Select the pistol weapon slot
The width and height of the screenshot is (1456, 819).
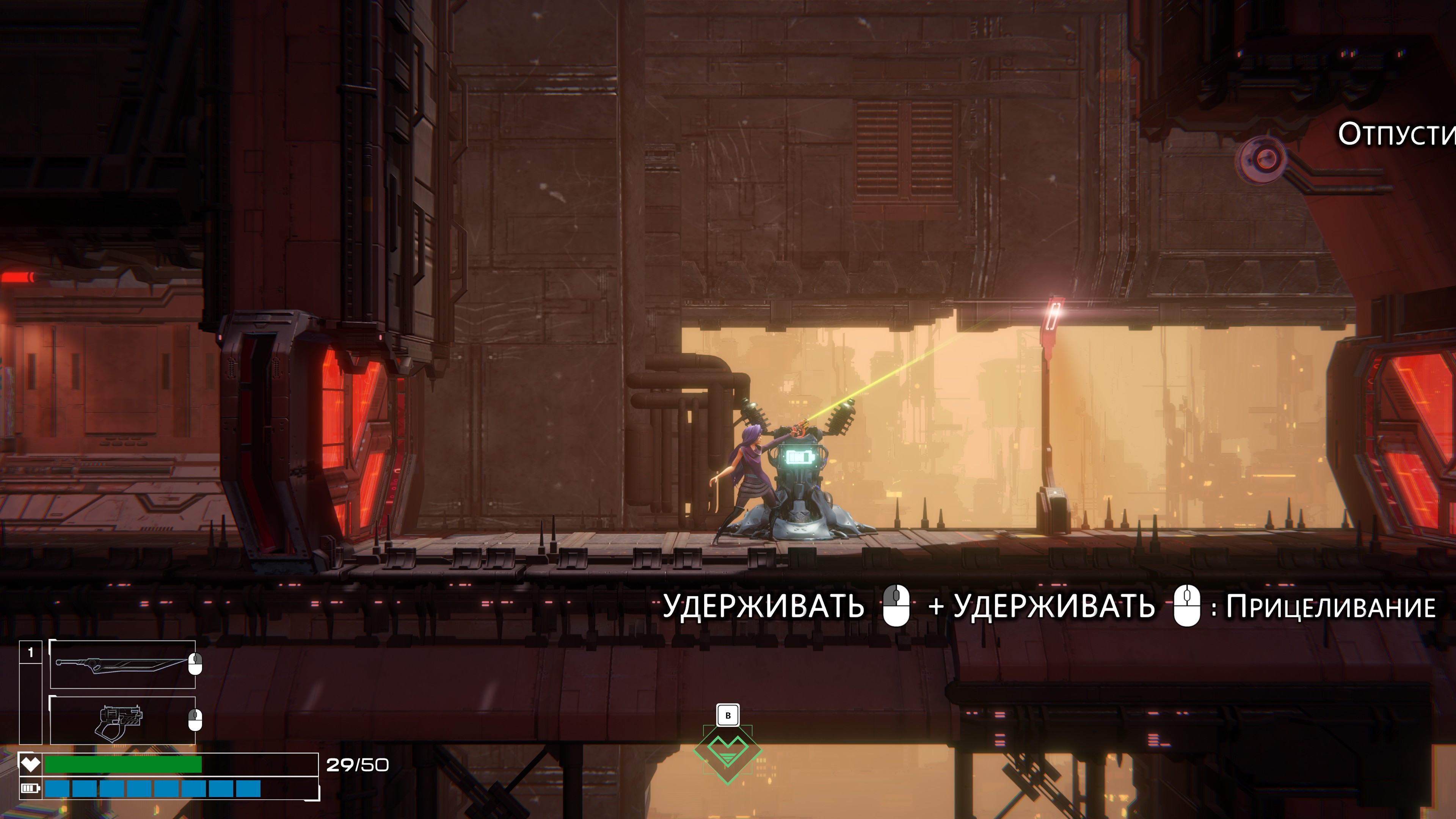122,721
